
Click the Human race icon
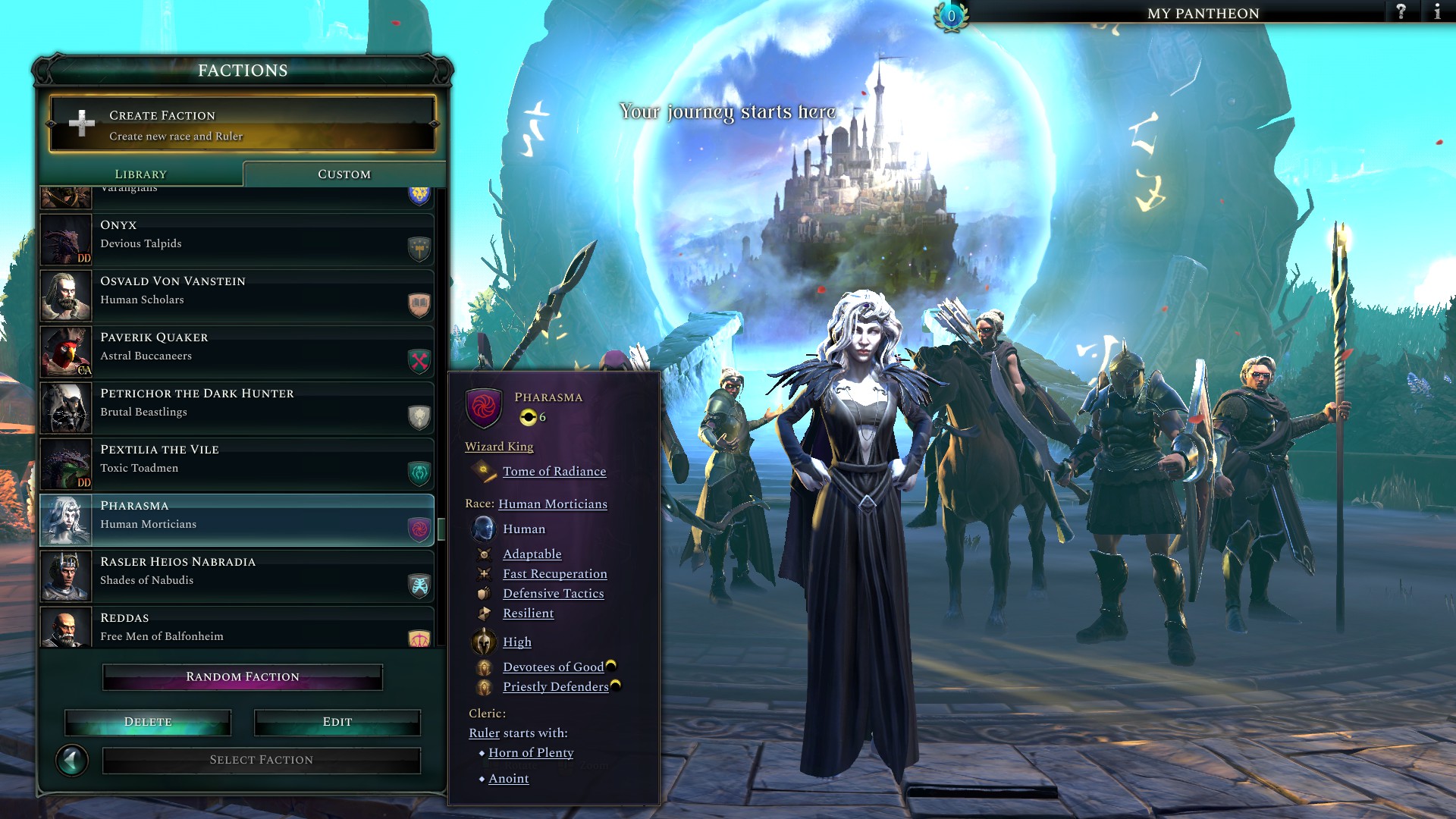tap(483, 529)
